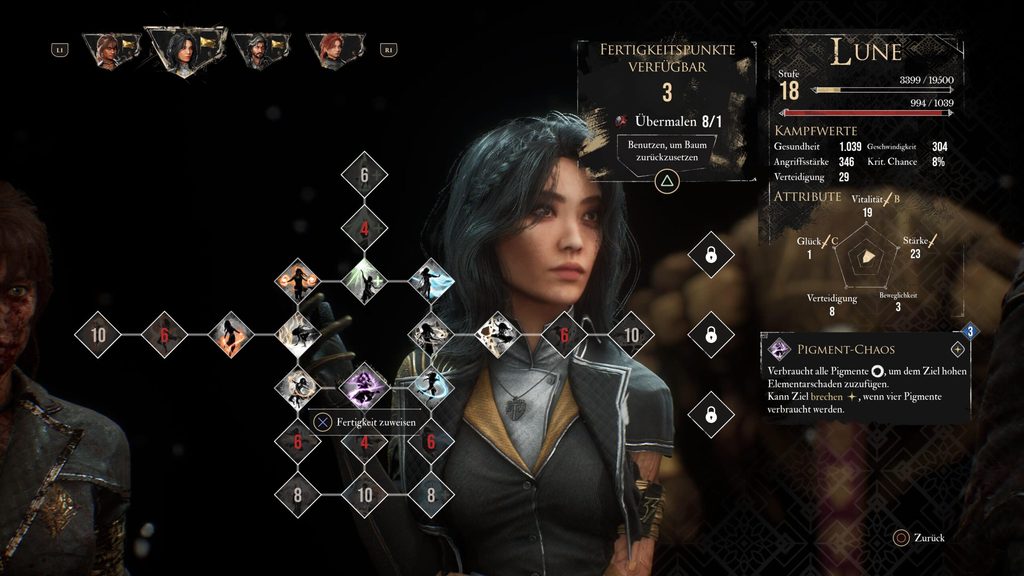Select the bottom-center skill node costing 10
This screenshot has width=1024, height=576.
[x=364, y=491]
